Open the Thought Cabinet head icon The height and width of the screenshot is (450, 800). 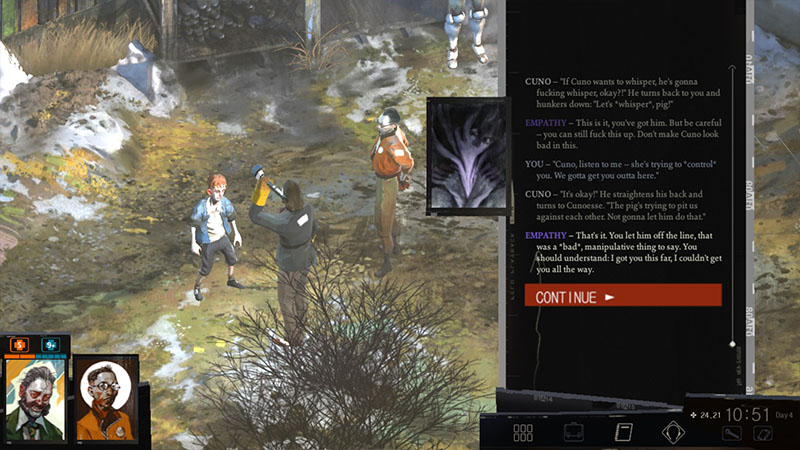click(x=672, y=433)
